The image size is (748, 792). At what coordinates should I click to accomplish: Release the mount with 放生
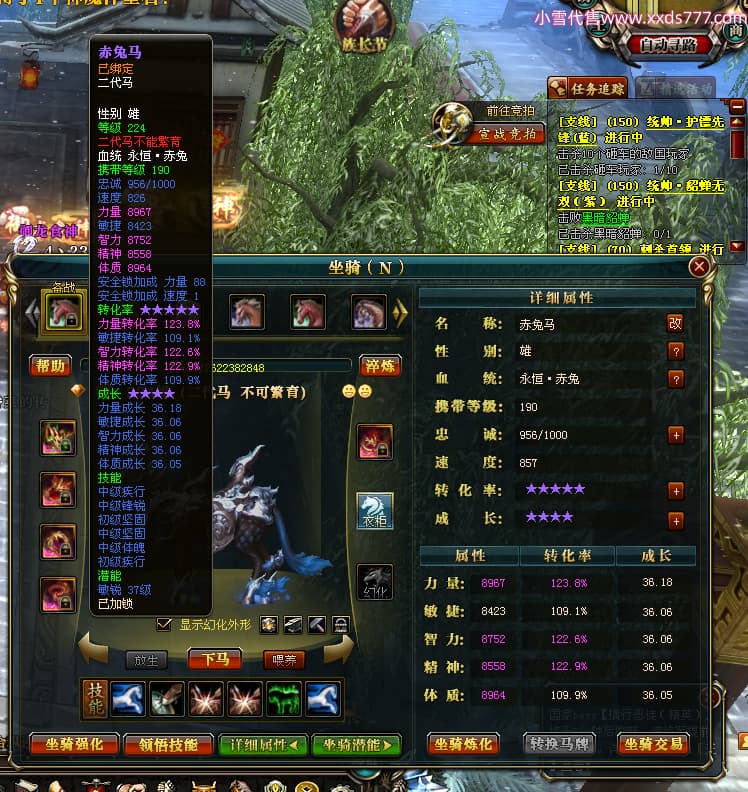pos(147,659)
